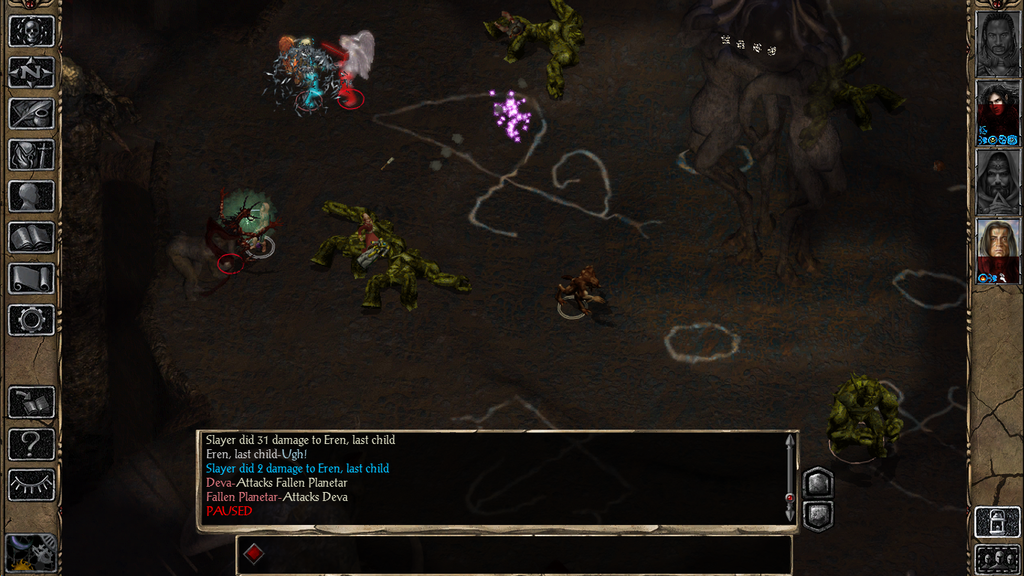
Task: Open the journal quill icon
Action: [x=31, y=113]
